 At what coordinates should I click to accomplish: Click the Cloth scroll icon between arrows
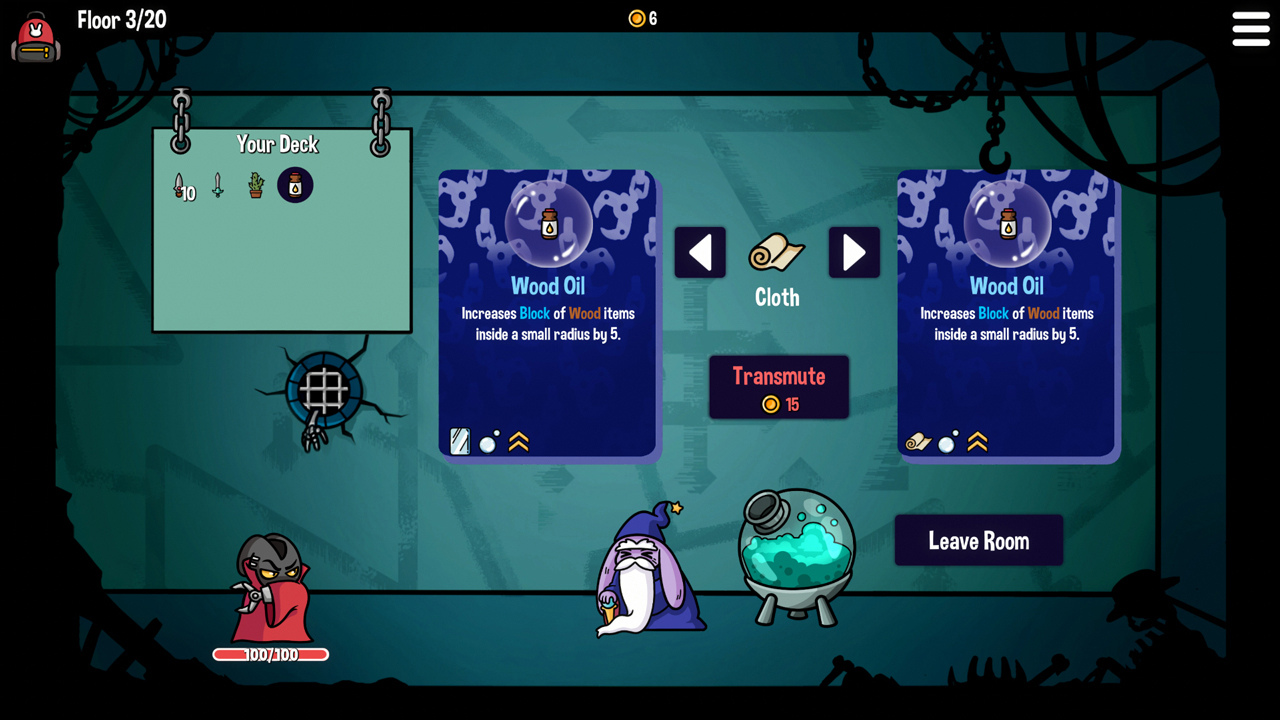coord(777,255)
